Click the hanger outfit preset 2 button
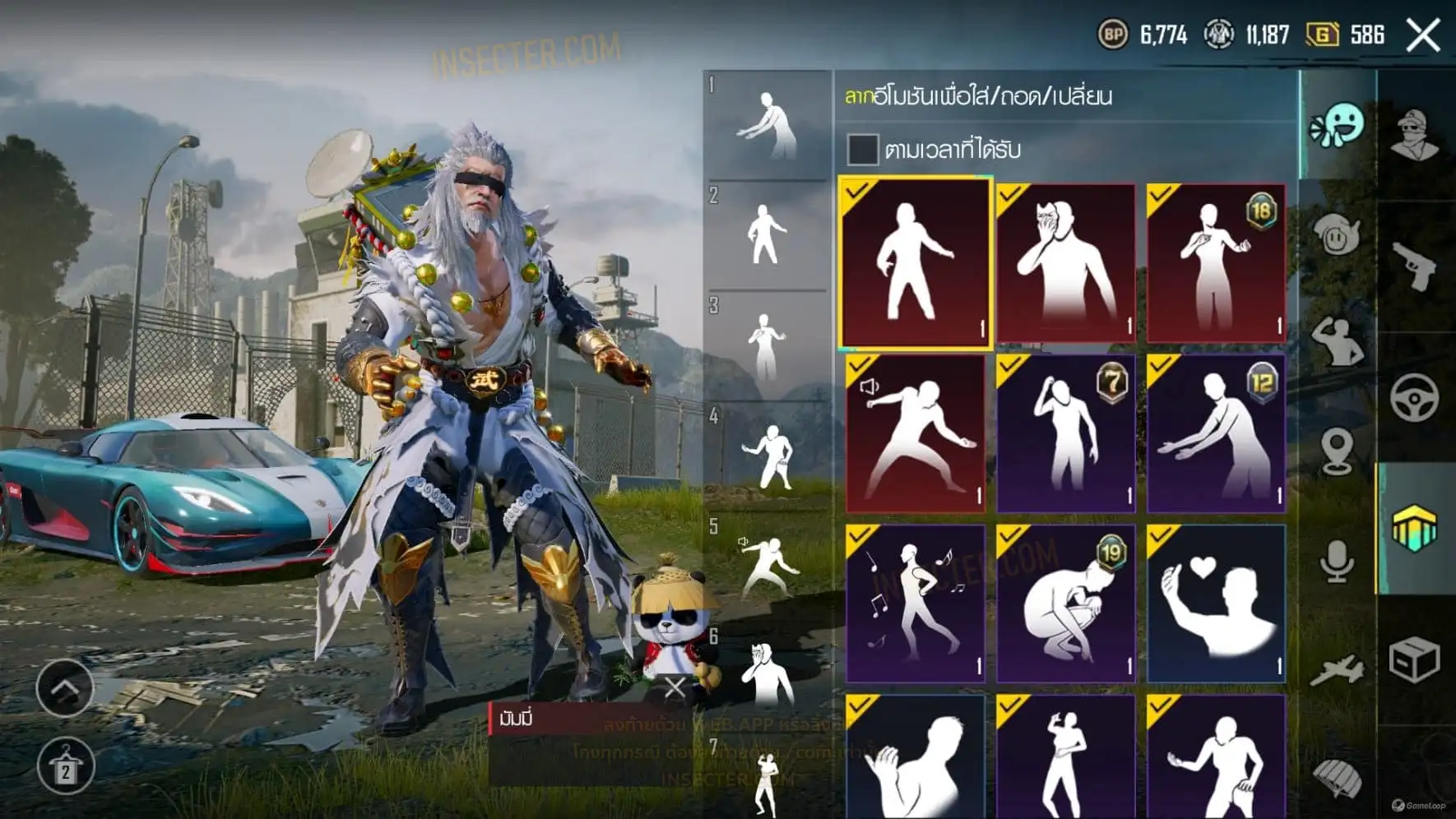 65,767
